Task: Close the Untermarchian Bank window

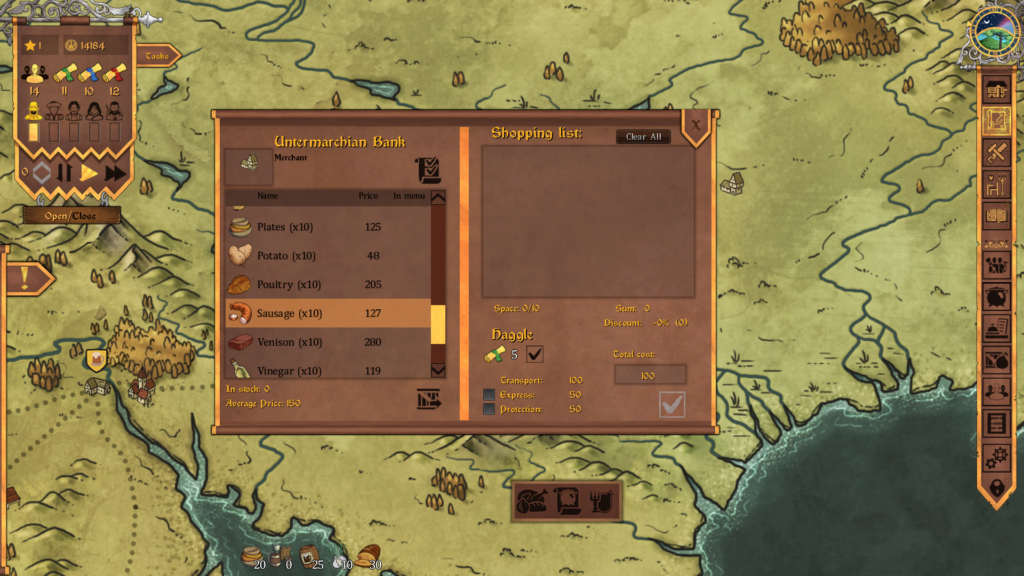Action: (x=697, y=125)
